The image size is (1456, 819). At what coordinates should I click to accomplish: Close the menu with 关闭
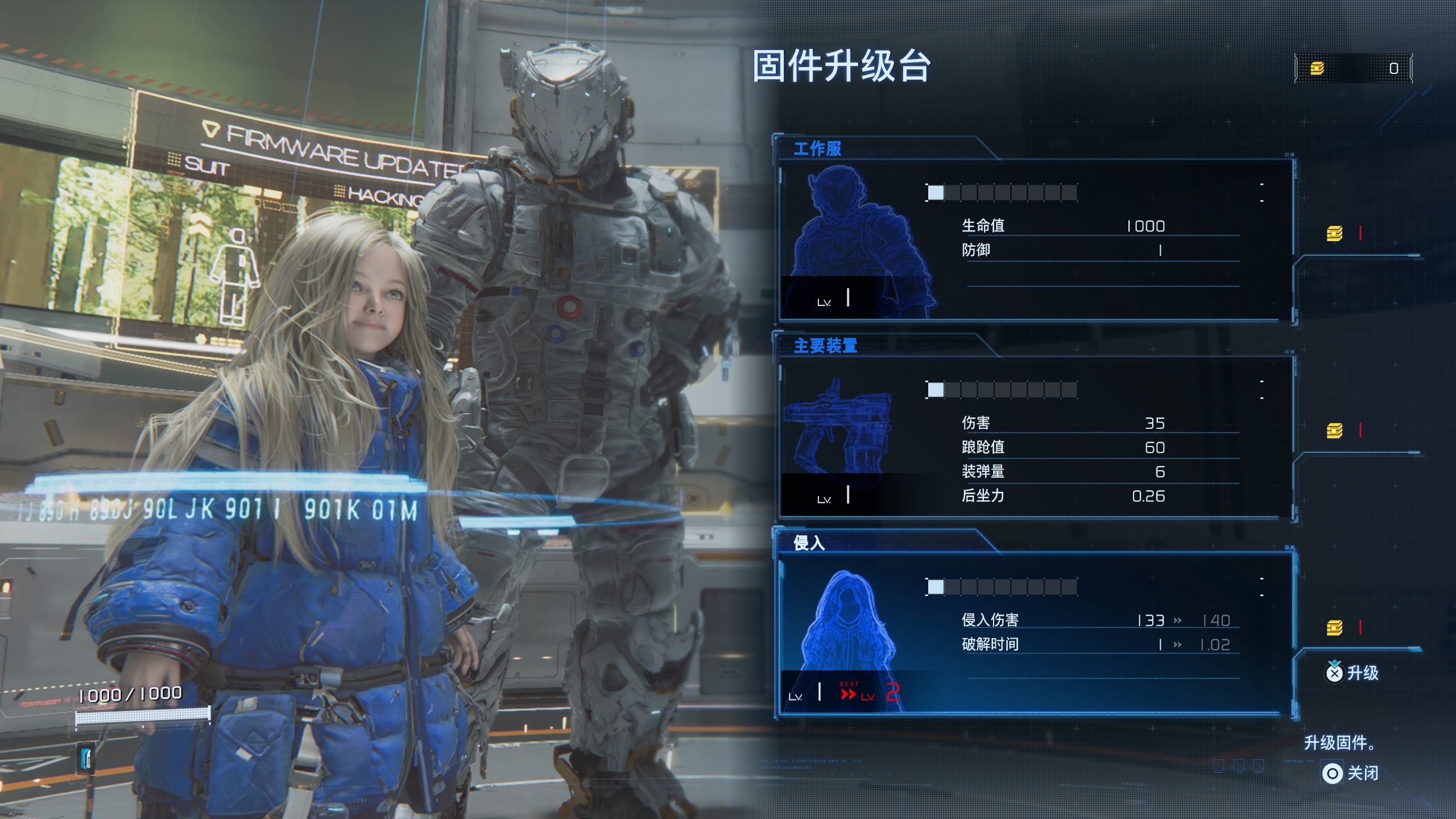click(x=1350, y=773)
